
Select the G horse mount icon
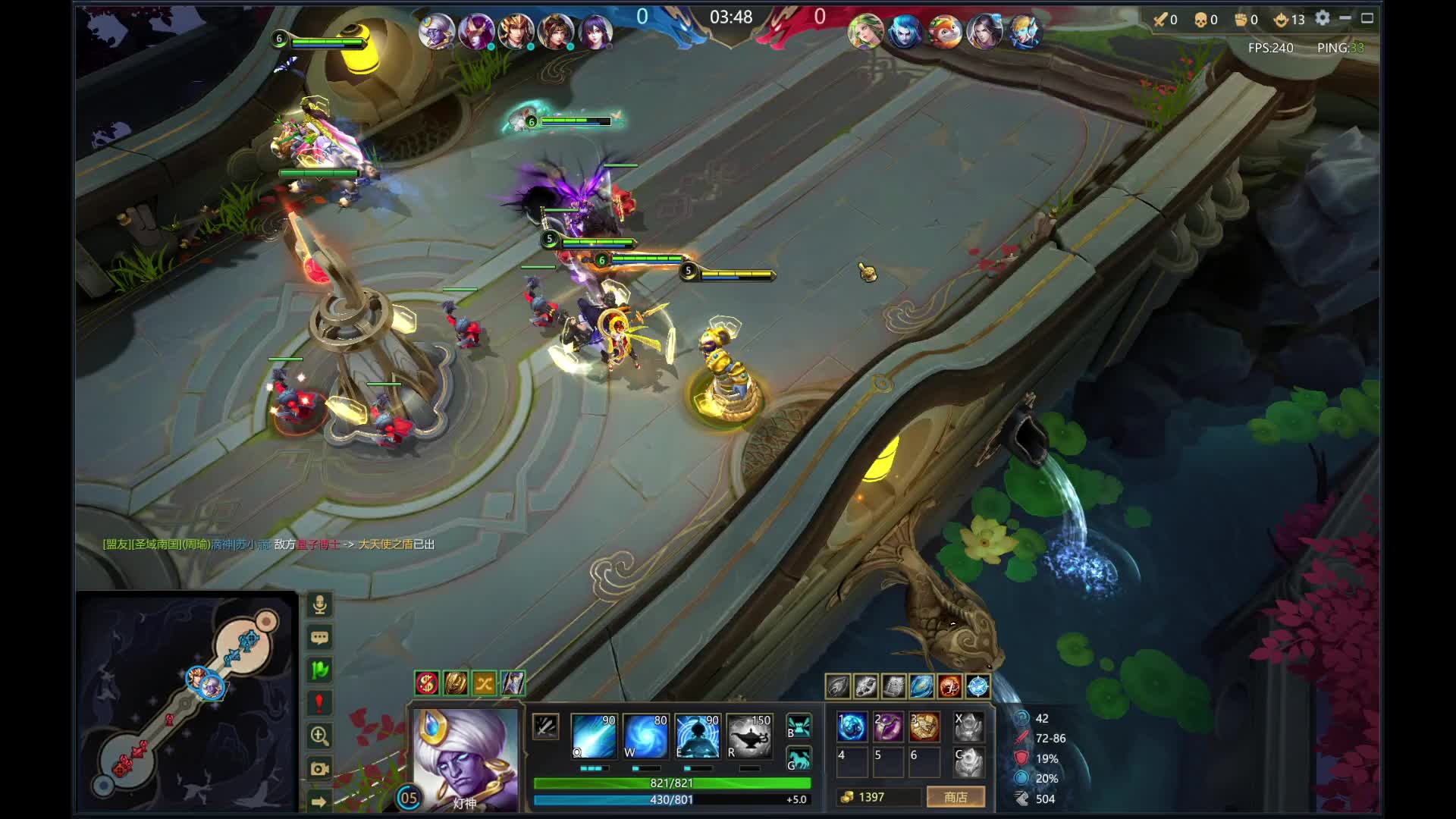[799, 759]
